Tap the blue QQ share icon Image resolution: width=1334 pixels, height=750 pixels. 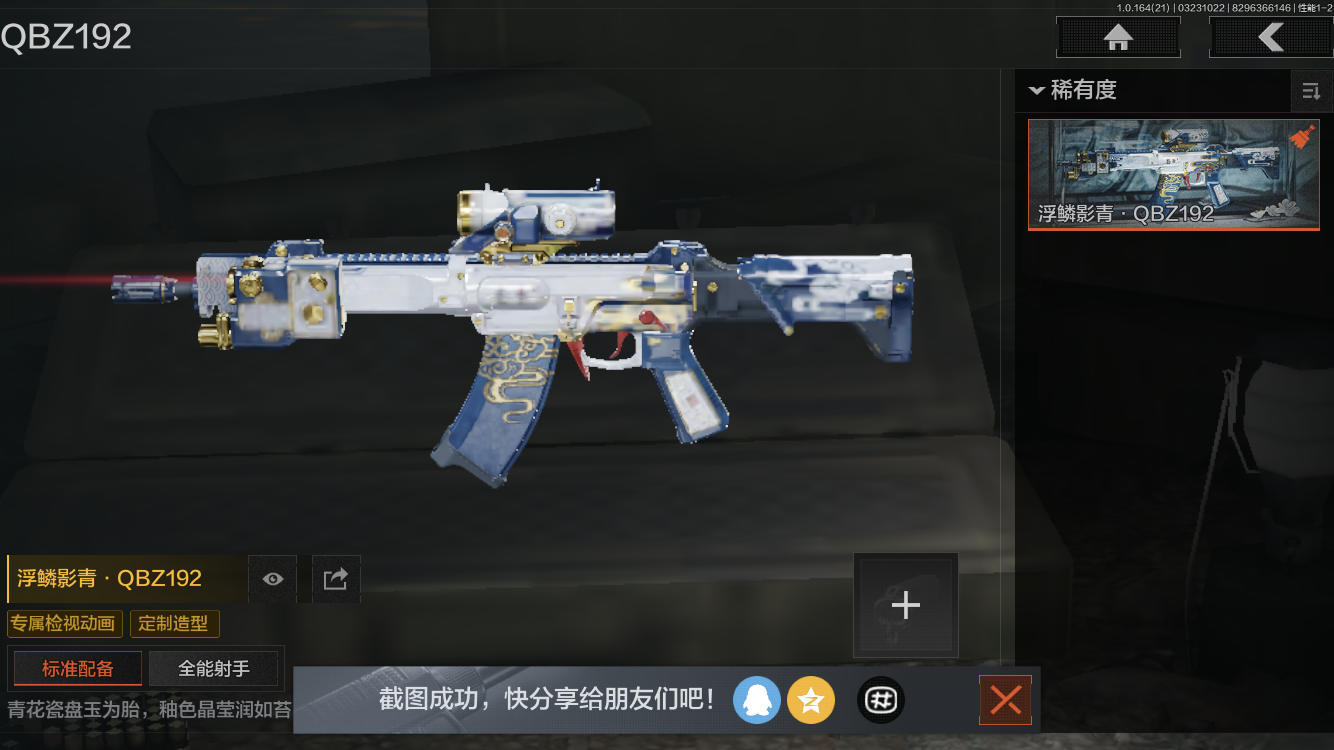pos(757,700)
